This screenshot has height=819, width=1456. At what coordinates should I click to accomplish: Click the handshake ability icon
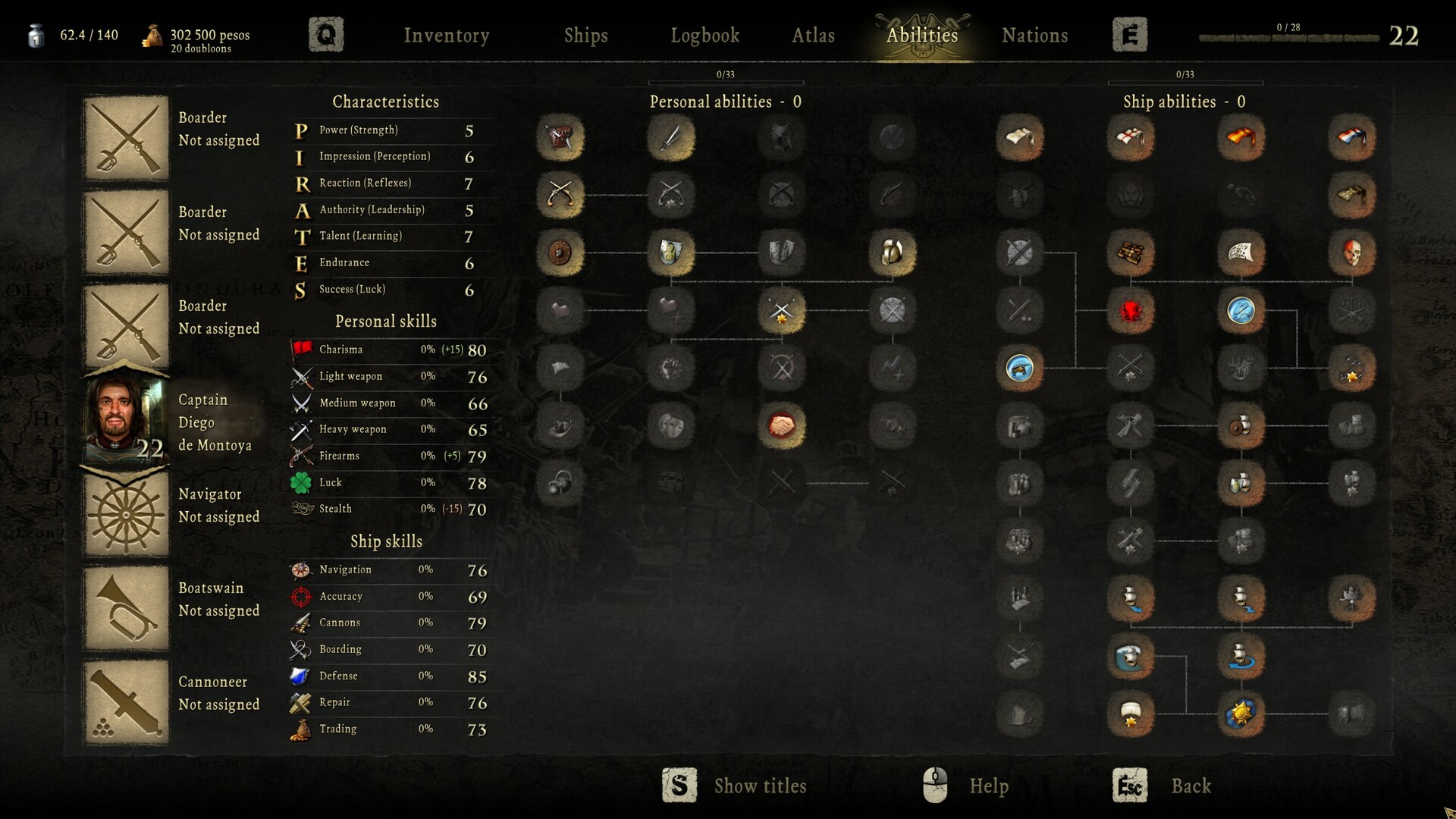(781, 426)
